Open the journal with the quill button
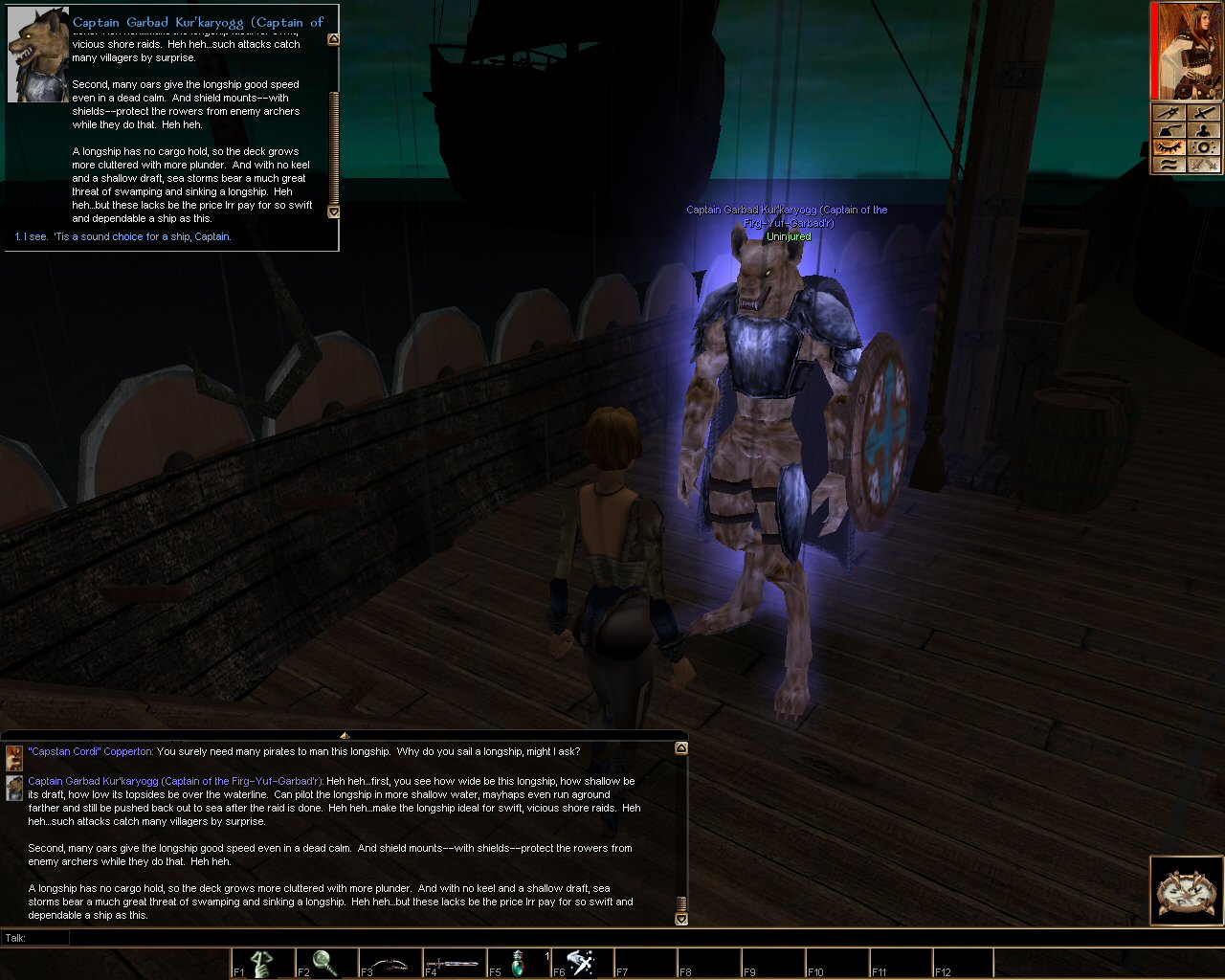1225x980 pixels. tap(1168, 130)
